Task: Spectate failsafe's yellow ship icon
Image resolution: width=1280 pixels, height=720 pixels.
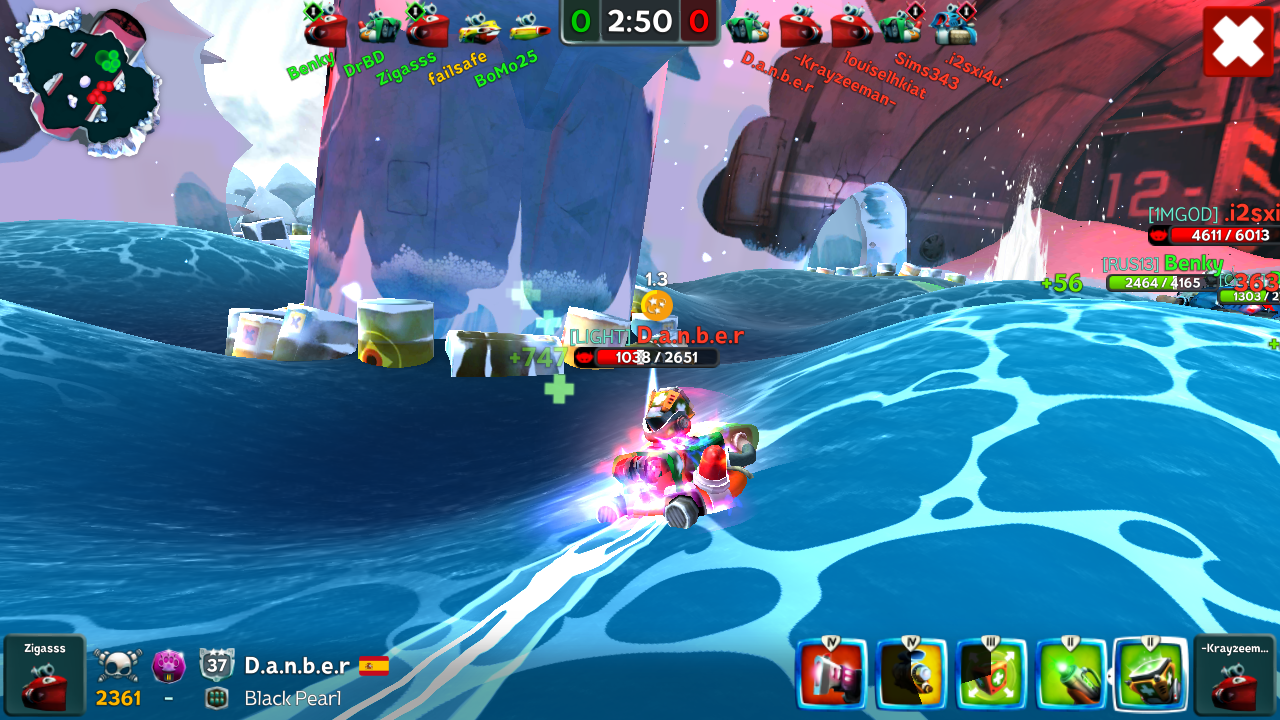Action: (x=479, y=28)
